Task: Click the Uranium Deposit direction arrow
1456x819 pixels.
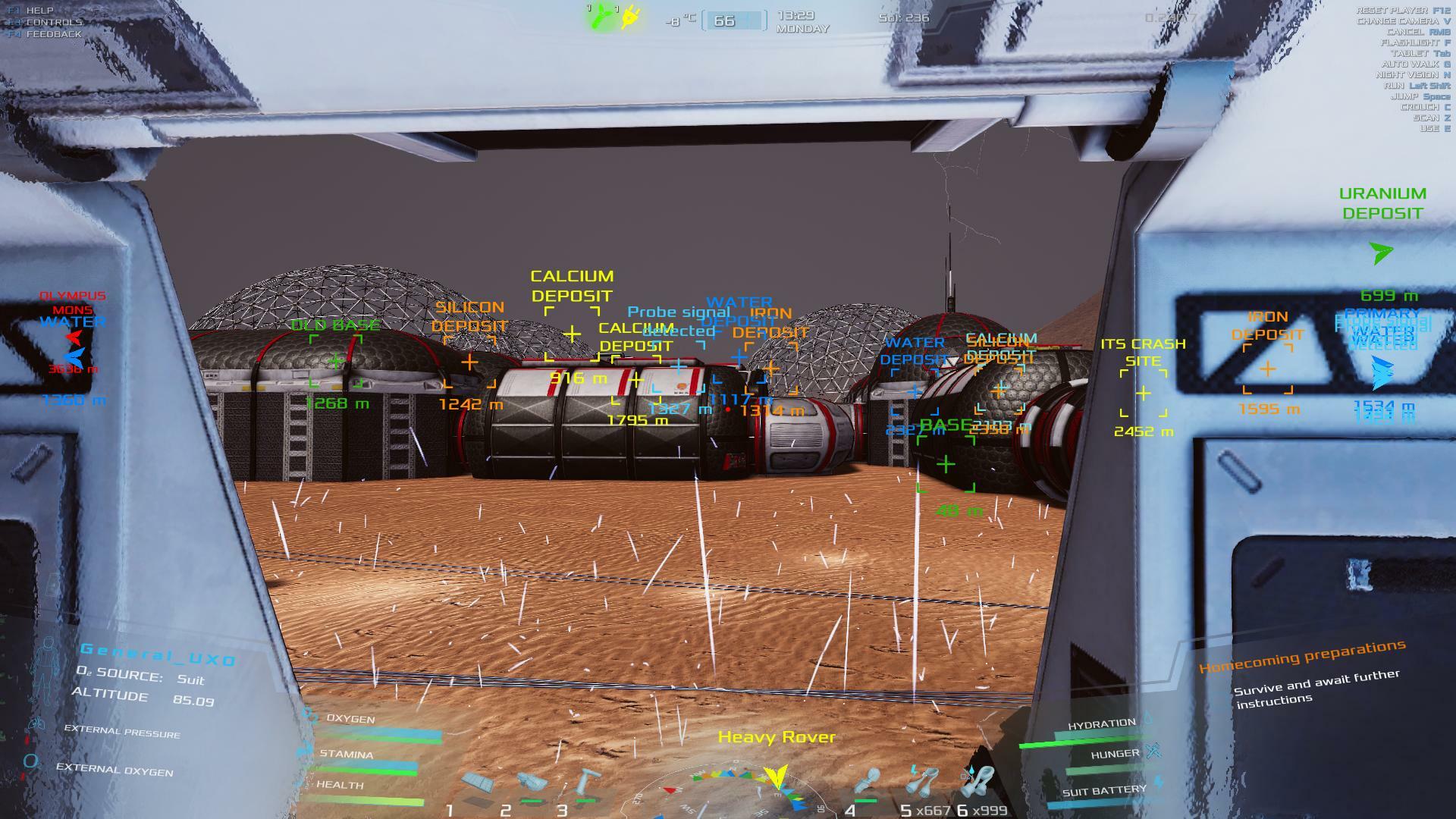Action: tap(1382, 253)
